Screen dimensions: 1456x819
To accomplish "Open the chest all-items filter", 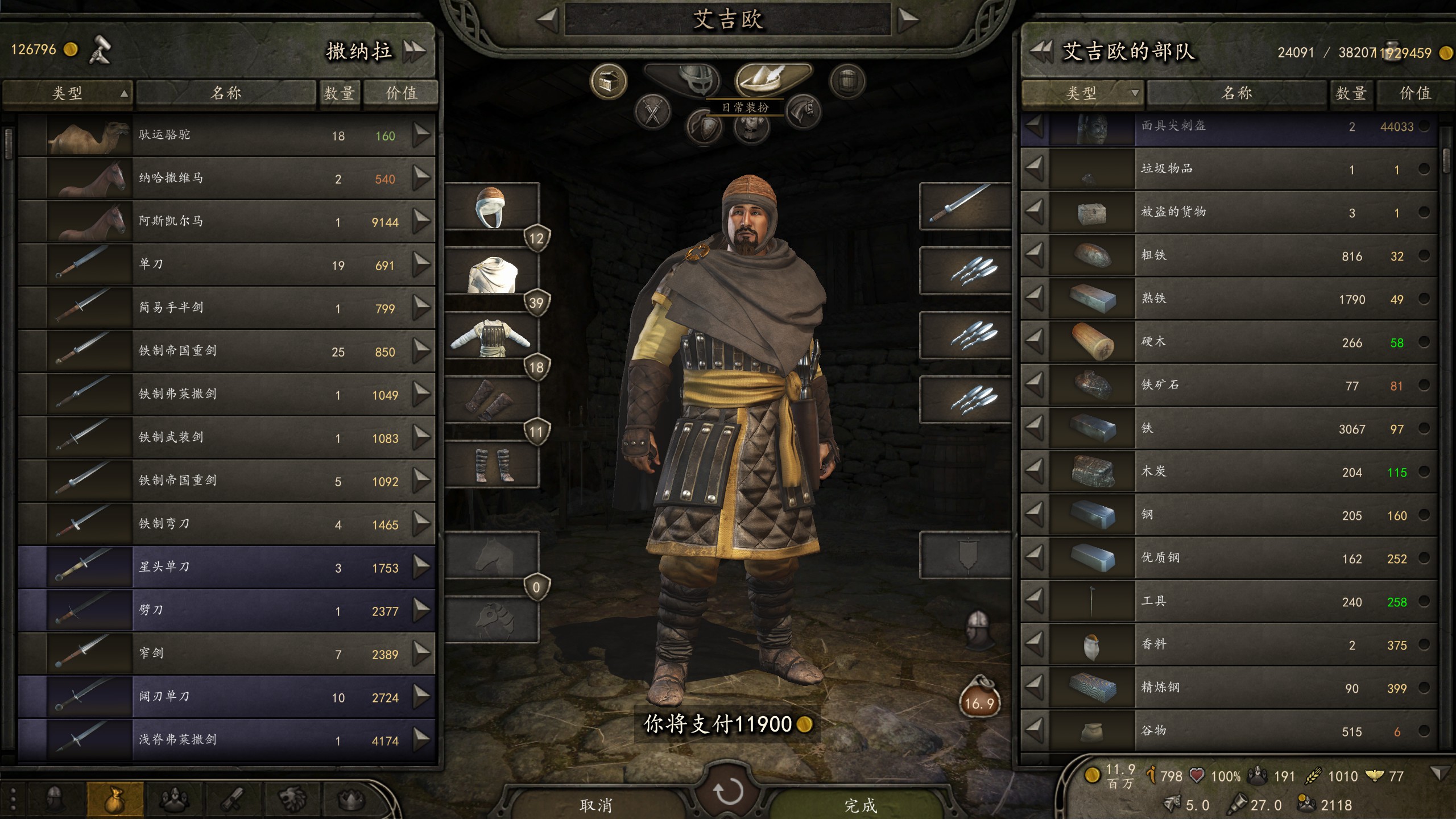I will tap(608, 81).
